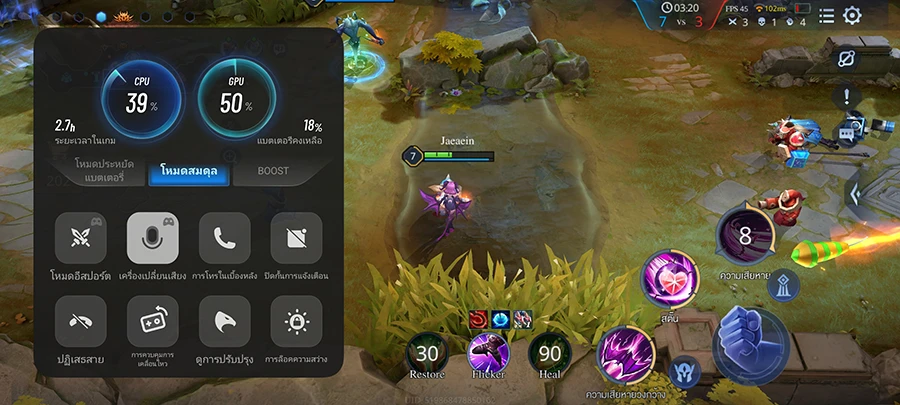Open motion control gamepad option
This screenshot has height=405, width=900.
point(153,322)
